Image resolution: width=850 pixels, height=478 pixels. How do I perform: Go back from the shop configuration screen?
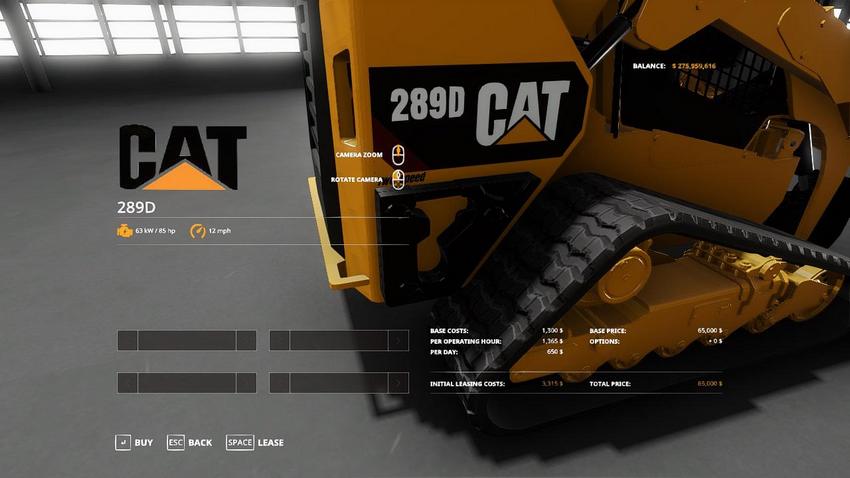189,442
